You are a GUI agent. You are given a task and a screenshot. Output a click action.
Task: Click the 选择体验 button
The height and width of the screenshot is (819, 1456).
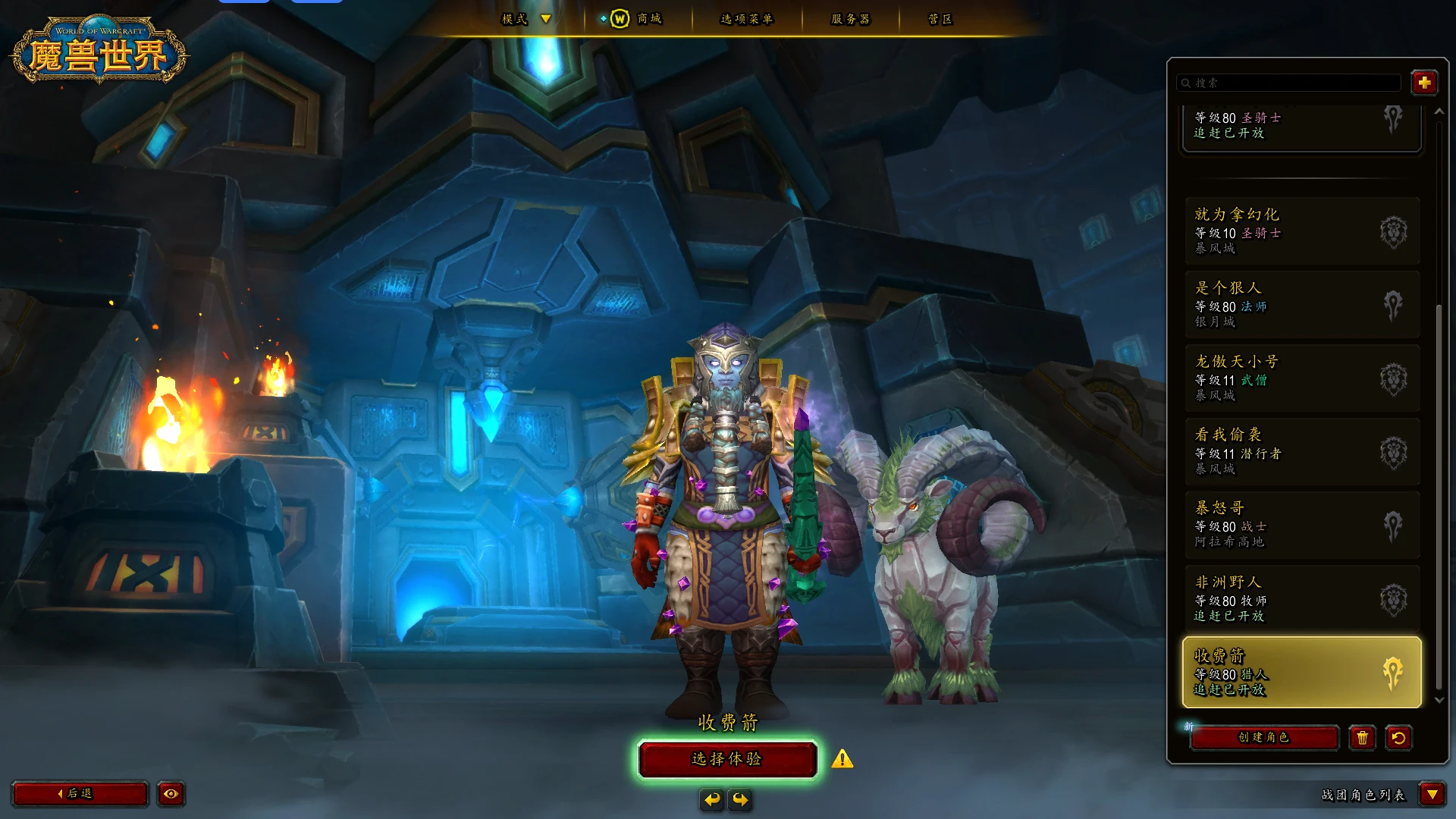tap(726, 759)
